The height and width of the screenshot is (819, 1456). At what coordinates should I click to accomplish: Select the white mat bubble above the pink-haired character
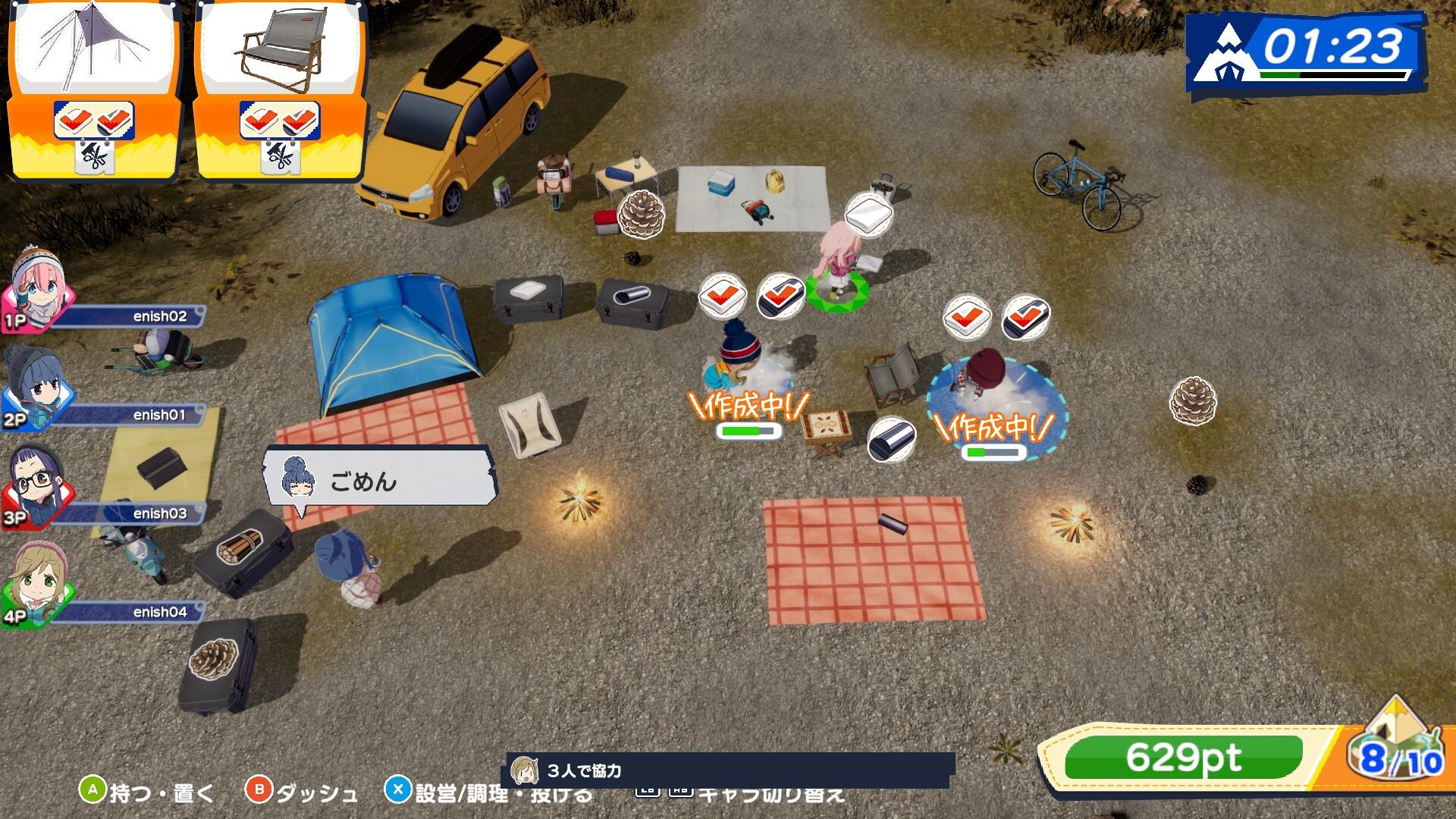868,214
